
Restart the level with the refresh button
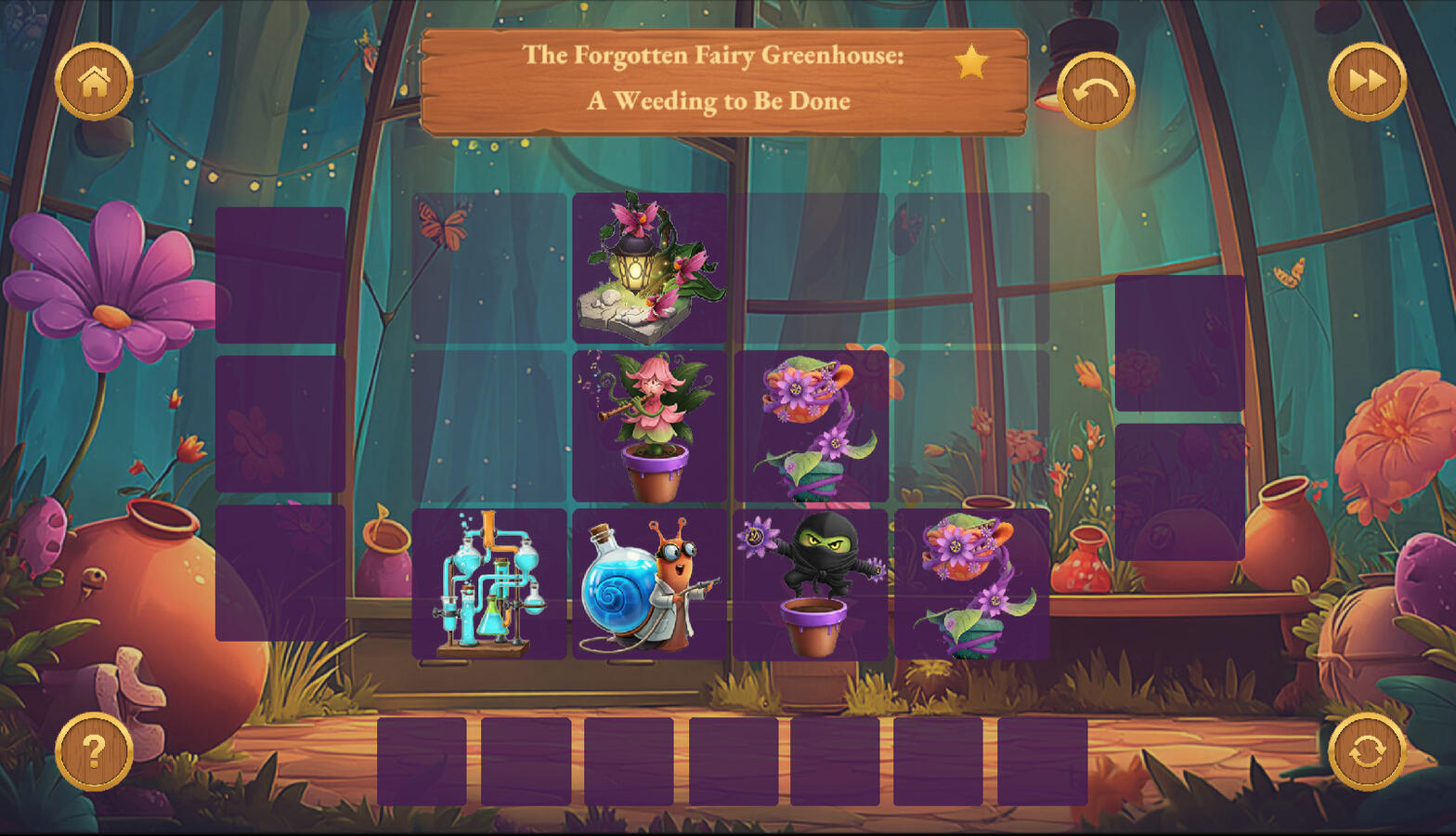pyautogui.click(x=1367, y=751)
